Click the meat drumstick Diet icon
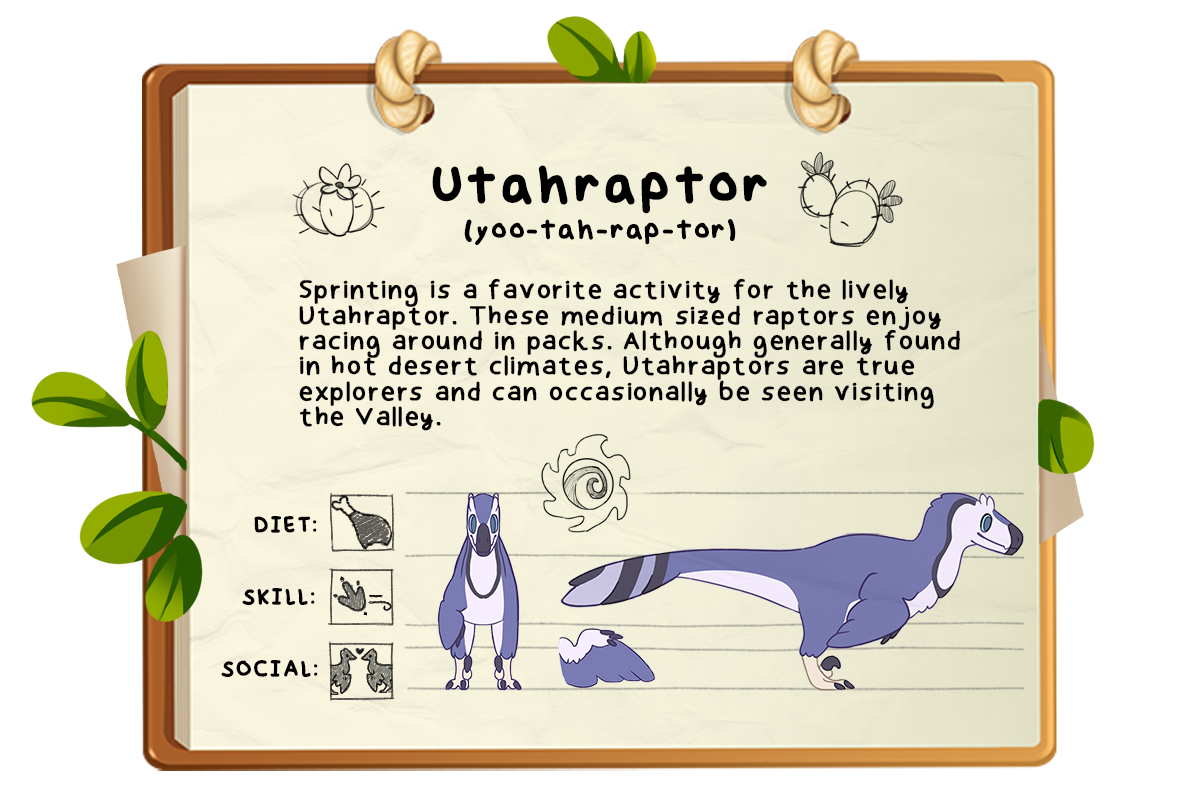This screenshot has height=800, width=1200. tap(361, 523)
